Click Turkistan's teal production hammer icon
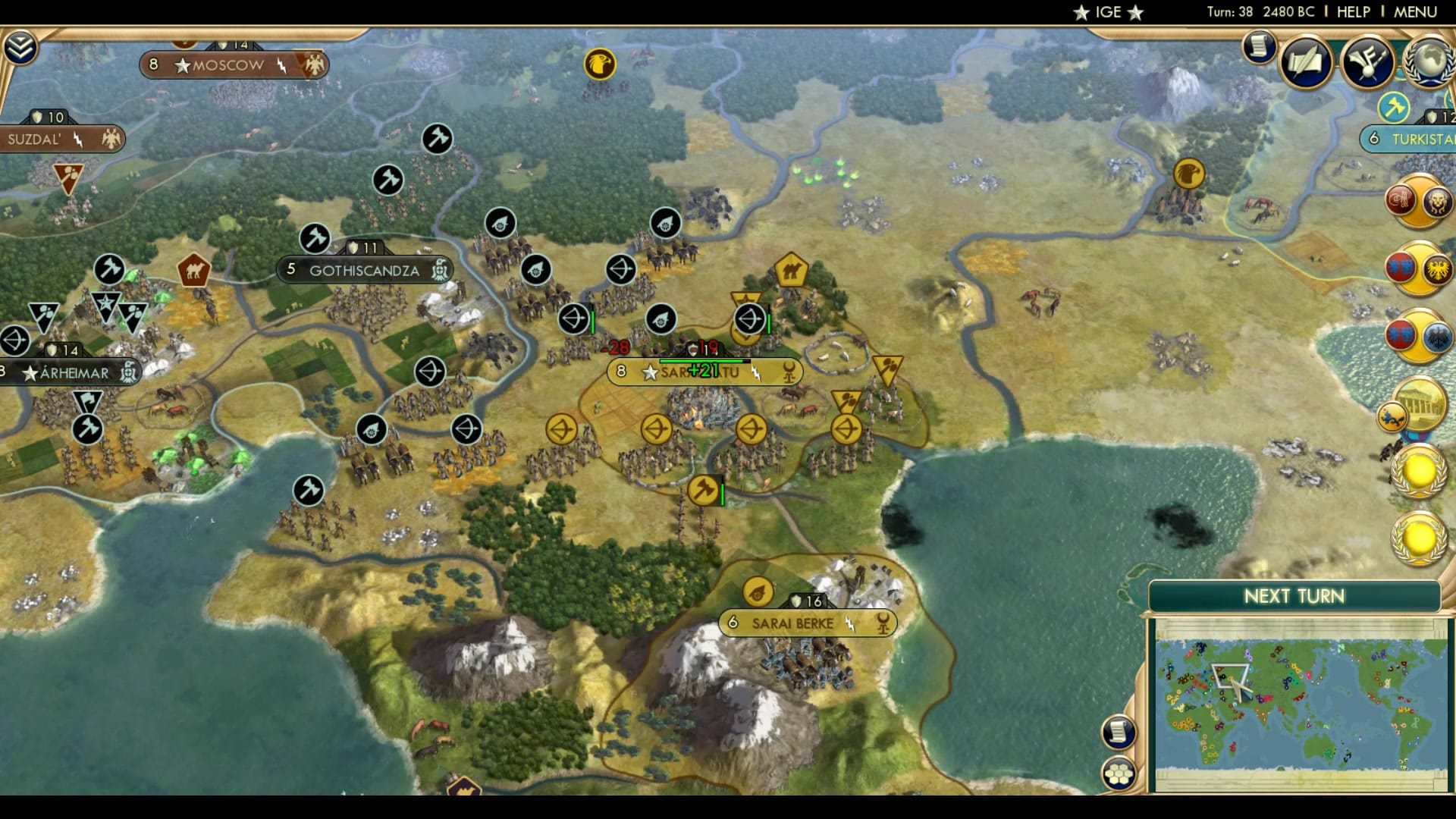The width and height of the screenshot is (1456, 819). point(1394,108)
